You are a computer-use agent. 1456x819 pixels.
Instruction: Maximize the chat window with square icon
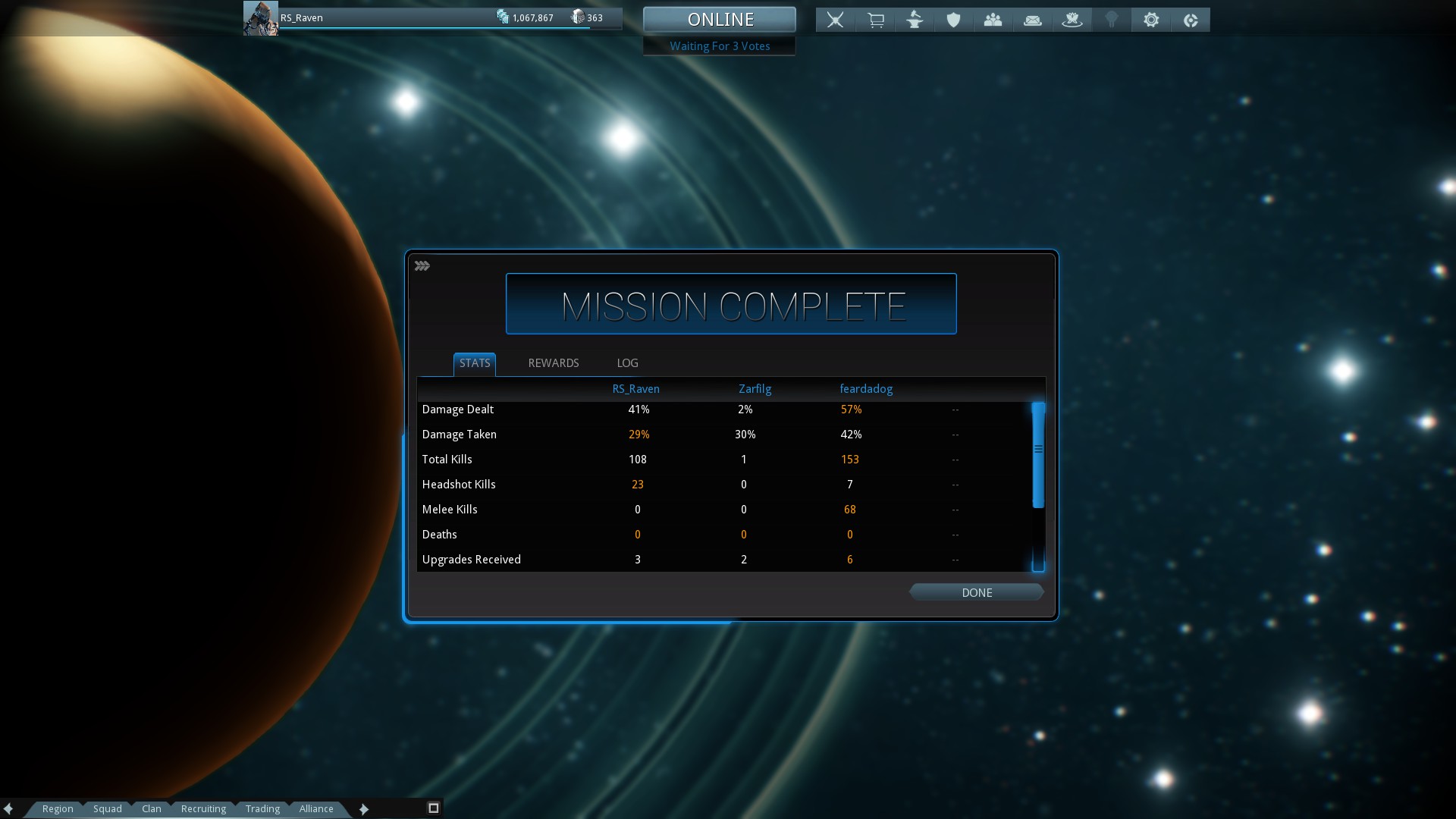(x=434, y=808)
